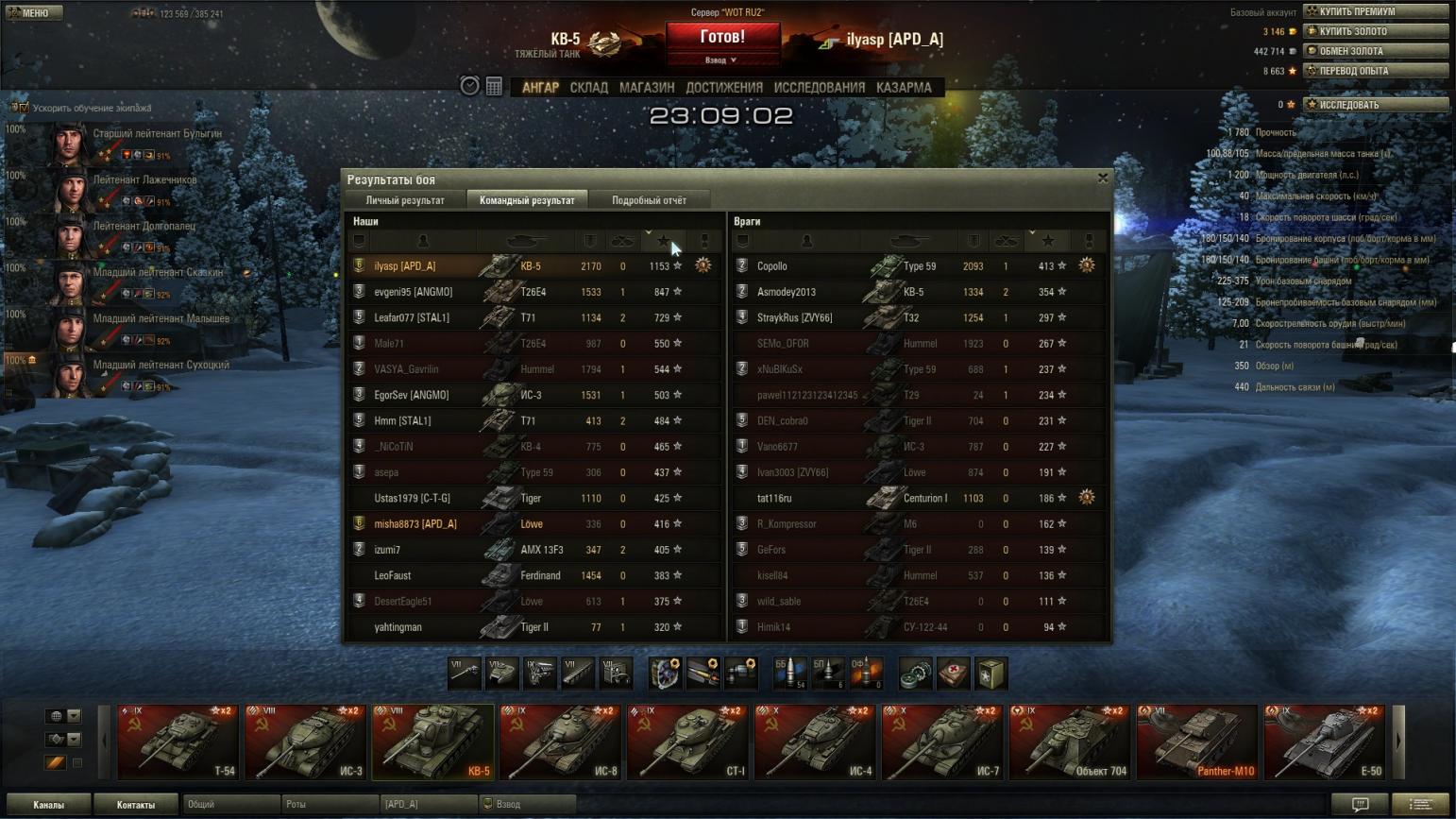The image size is (1456, 819).
Task: Click Купить премиум button
Action: [x=1375, y=11]
